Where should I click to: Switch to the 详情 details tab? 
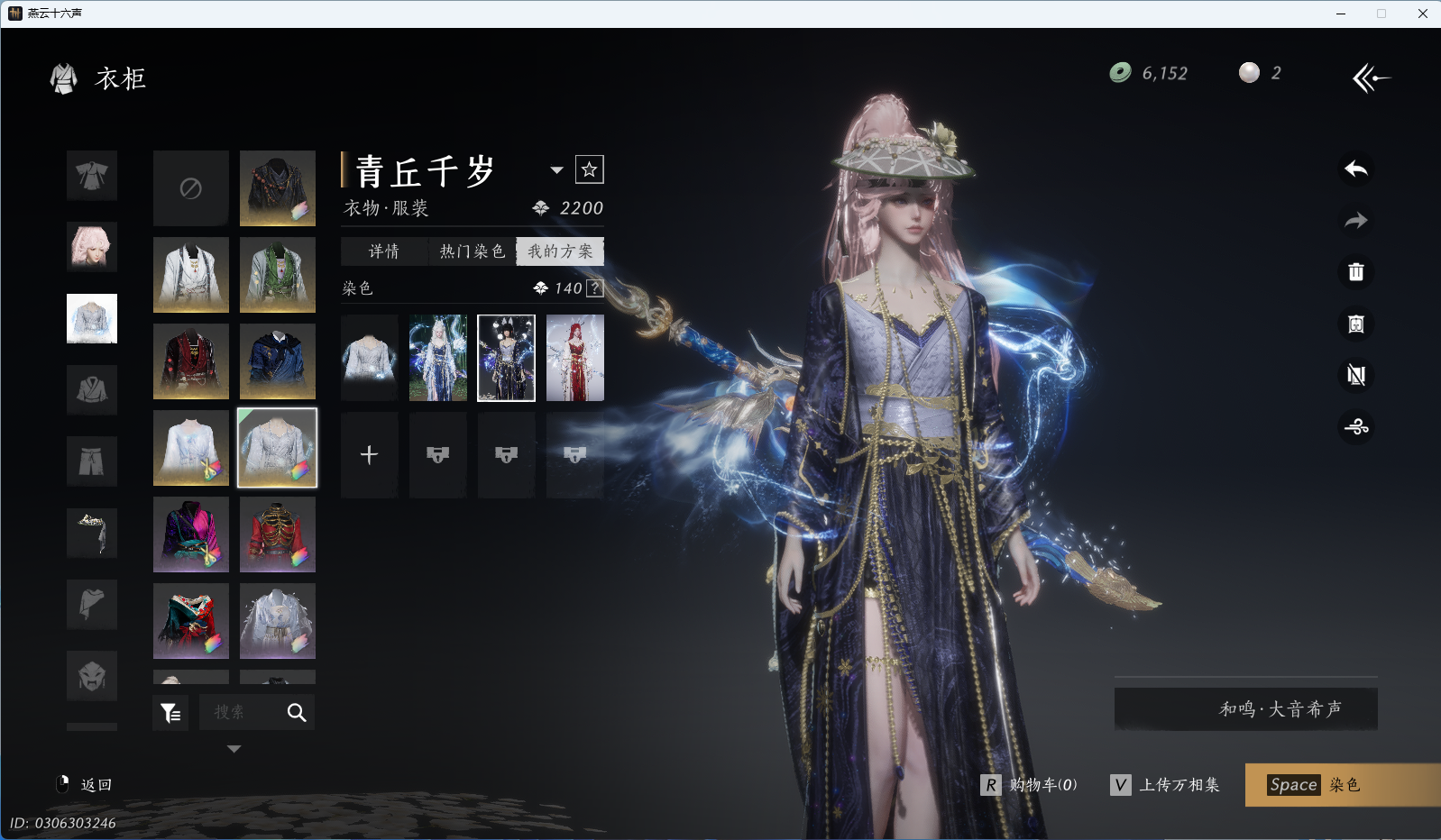pyautogui.click(x=384, y=251)
